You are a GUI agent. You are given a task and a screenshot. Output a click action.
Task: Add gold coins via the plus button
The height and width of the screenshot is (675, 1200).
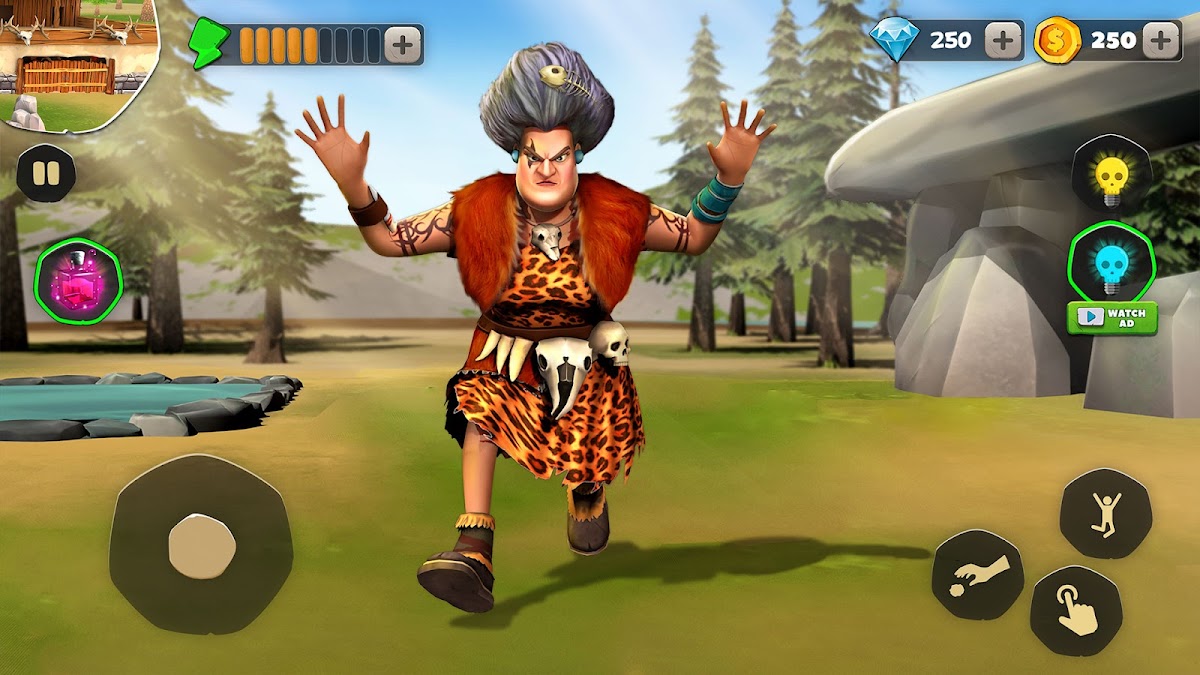click(1161, 40)
